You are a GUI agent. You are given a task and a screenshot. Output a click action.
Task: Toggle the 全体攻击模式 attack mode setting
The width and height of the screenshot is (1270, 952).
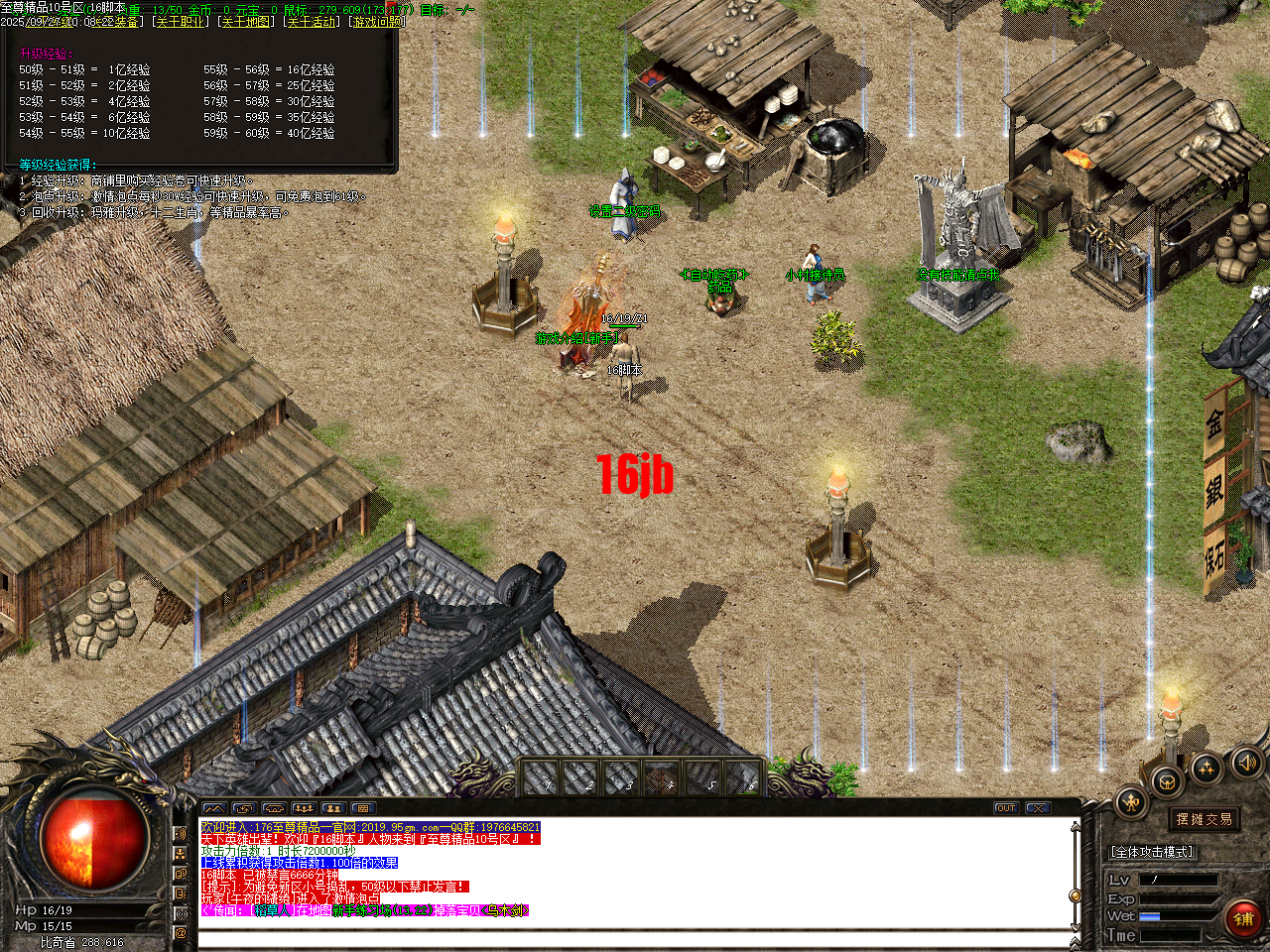[1153, 851]
